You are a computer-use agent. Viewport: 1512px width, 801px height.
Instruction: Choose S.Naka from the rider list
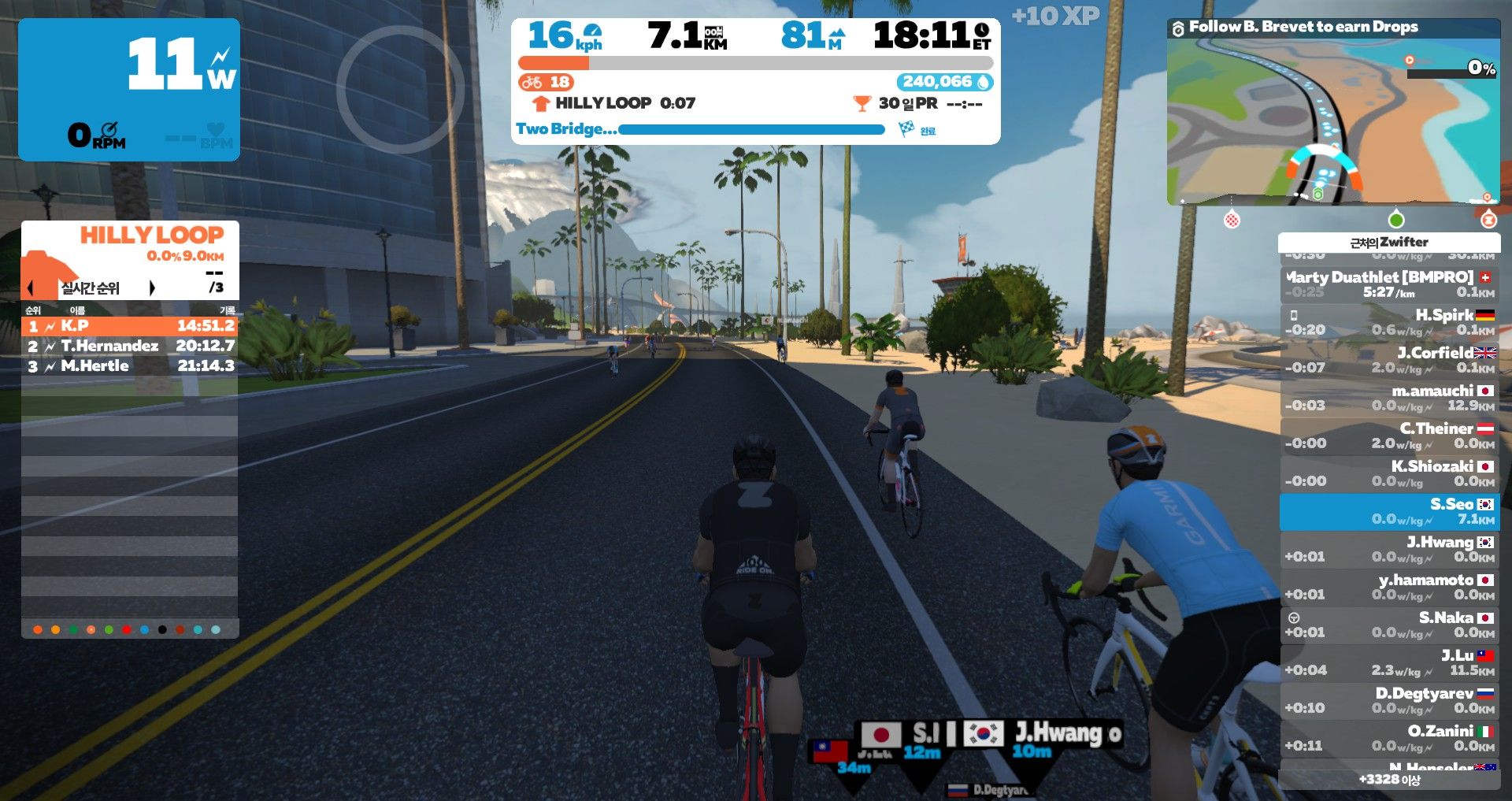pos(1389,625)
